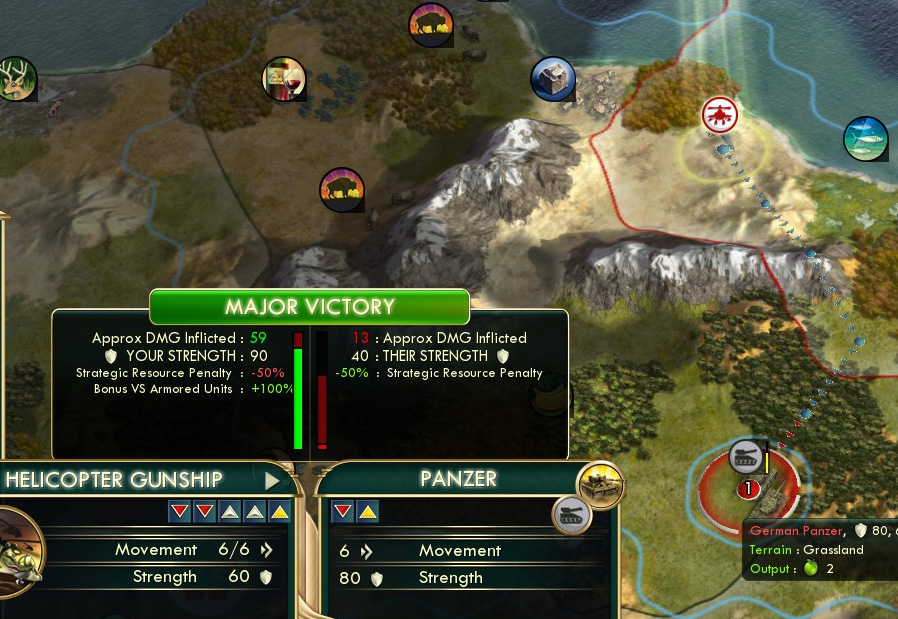
Task: Select the red helicopter unit flag on the map
Action: point(720,115)
